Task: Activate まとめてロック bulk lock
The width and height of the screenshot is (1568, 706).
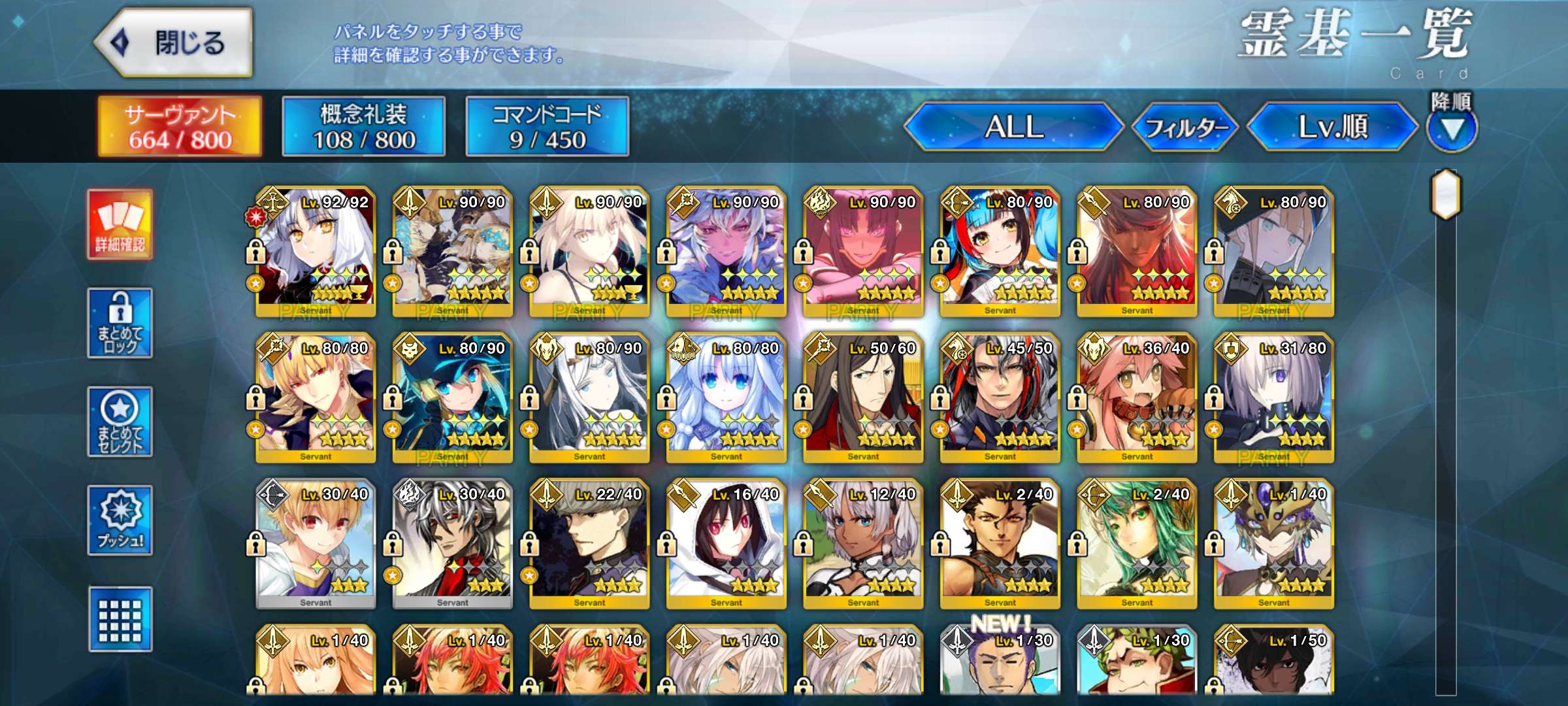Action: point(120,323)
